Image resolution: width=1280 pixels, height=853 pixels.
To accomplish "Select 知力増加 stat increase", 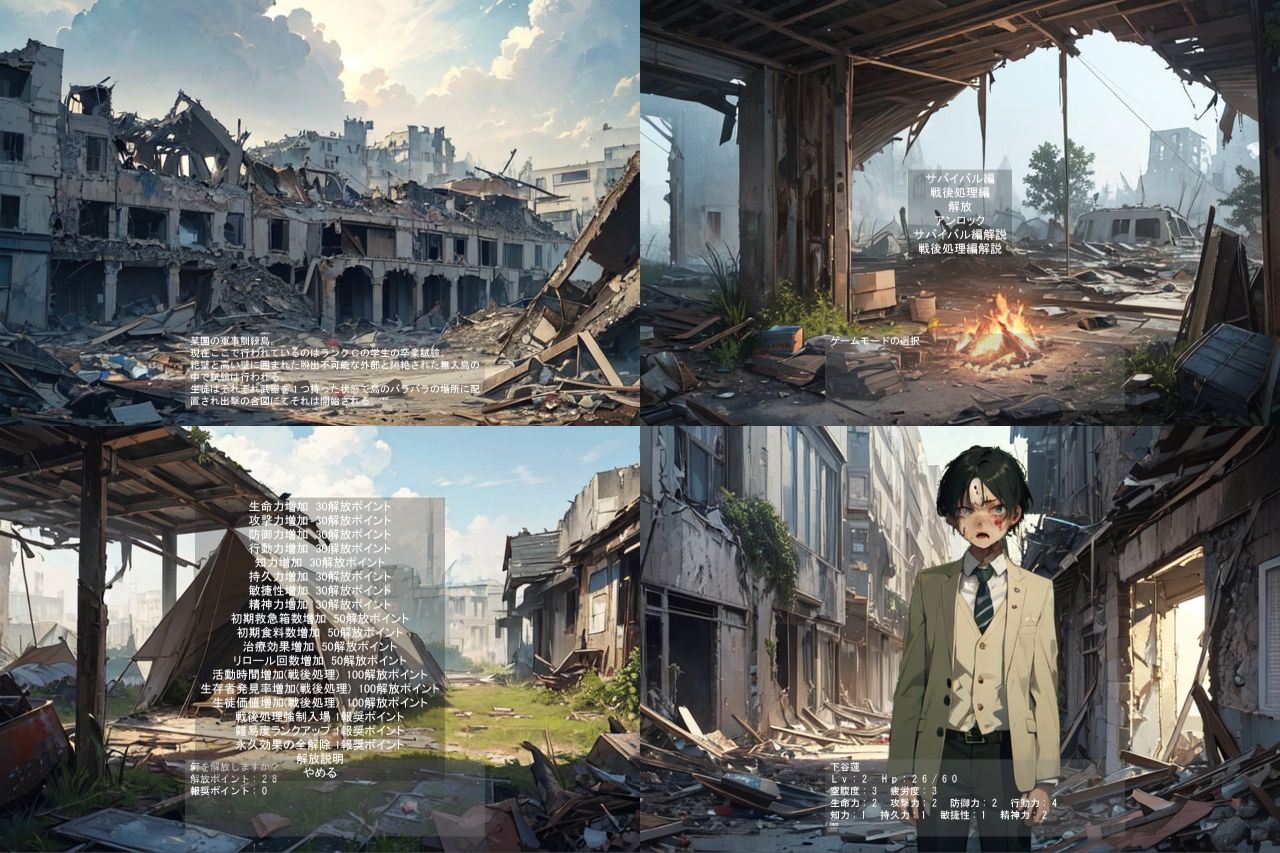I will pyautogui.click(x=320, y=561).
